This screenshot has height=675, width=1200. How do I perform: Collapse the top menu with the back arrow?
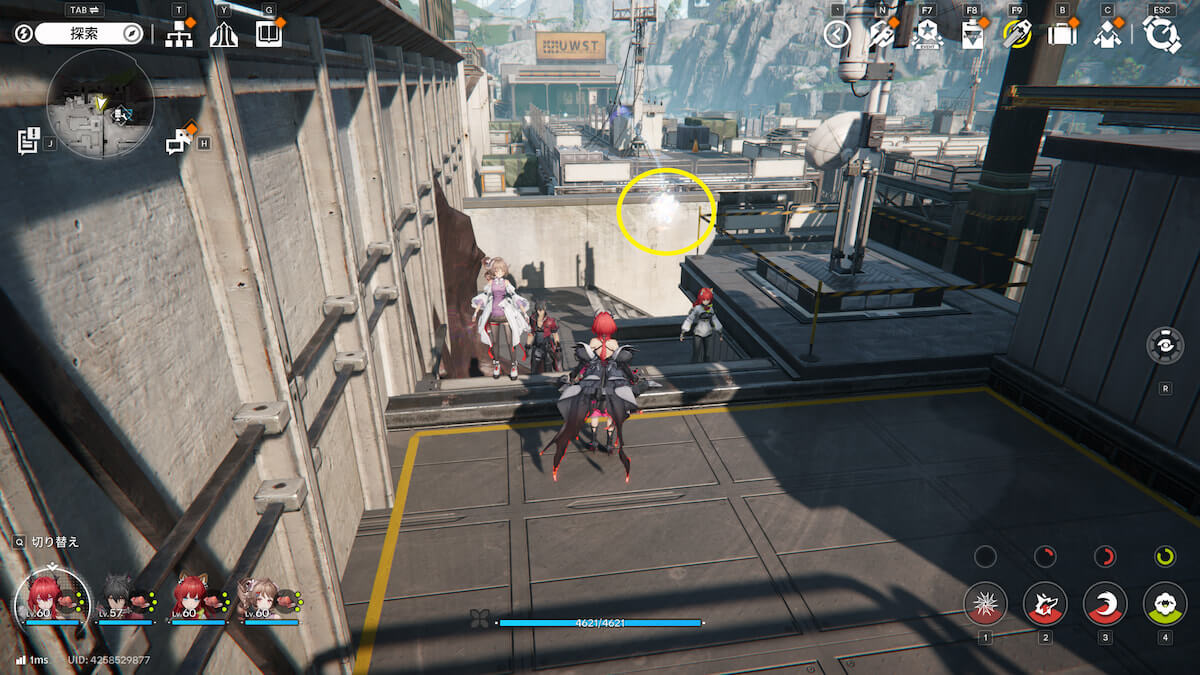point(837,34)
